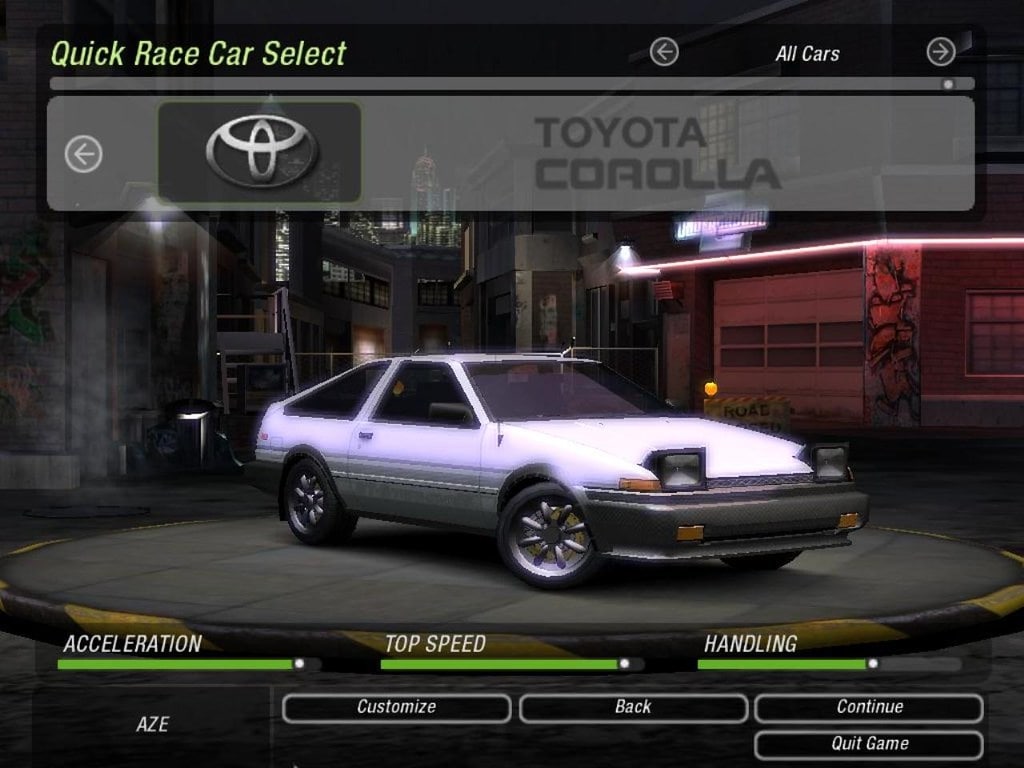
Task: Switch car category with right arrow
Action: point(940,52)
